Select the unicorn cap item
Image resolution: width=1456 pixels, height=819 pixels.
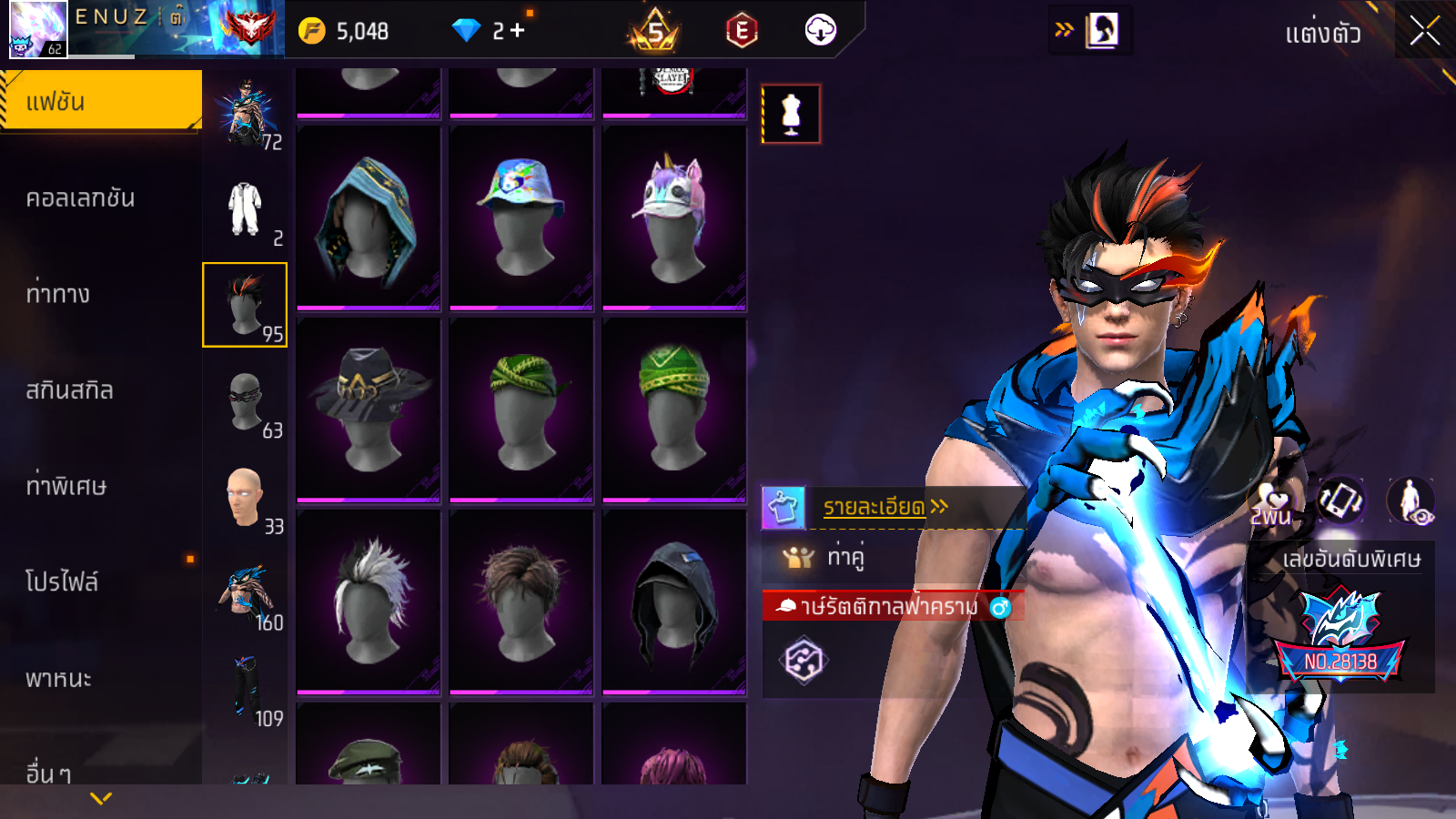[x=674, y=218]
